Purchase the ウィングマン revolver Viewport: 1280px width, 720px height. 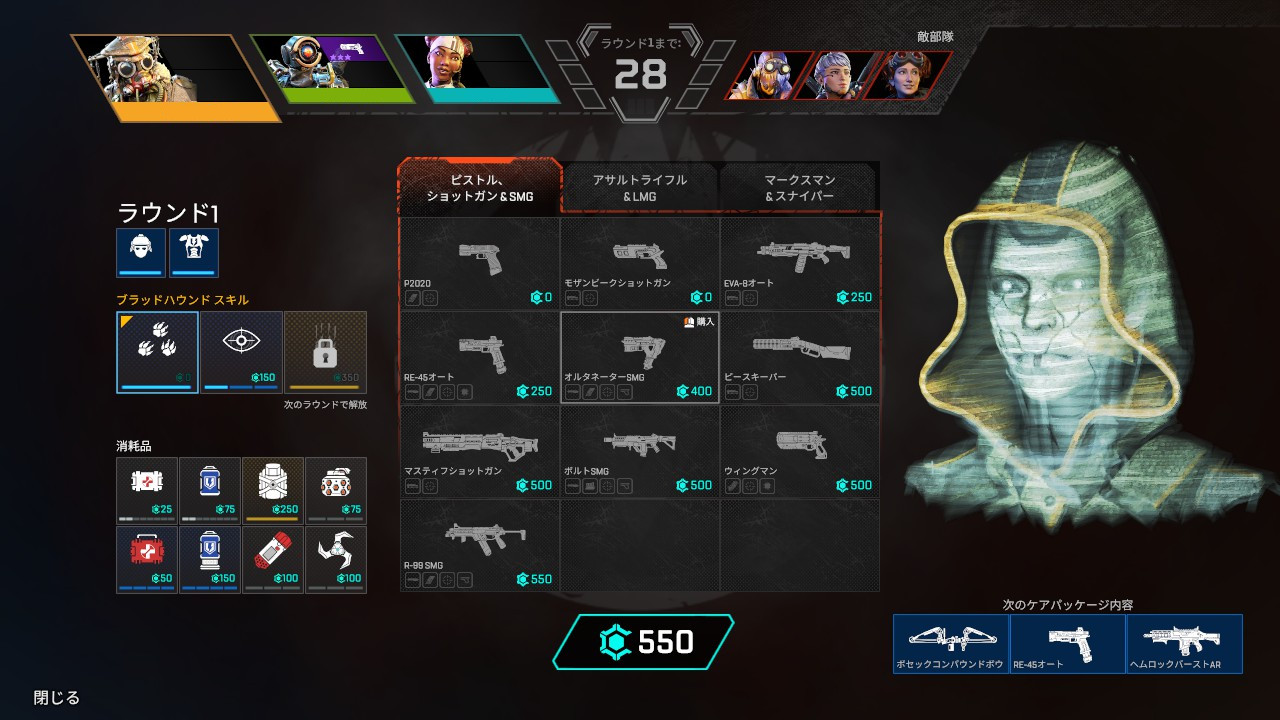800,452
